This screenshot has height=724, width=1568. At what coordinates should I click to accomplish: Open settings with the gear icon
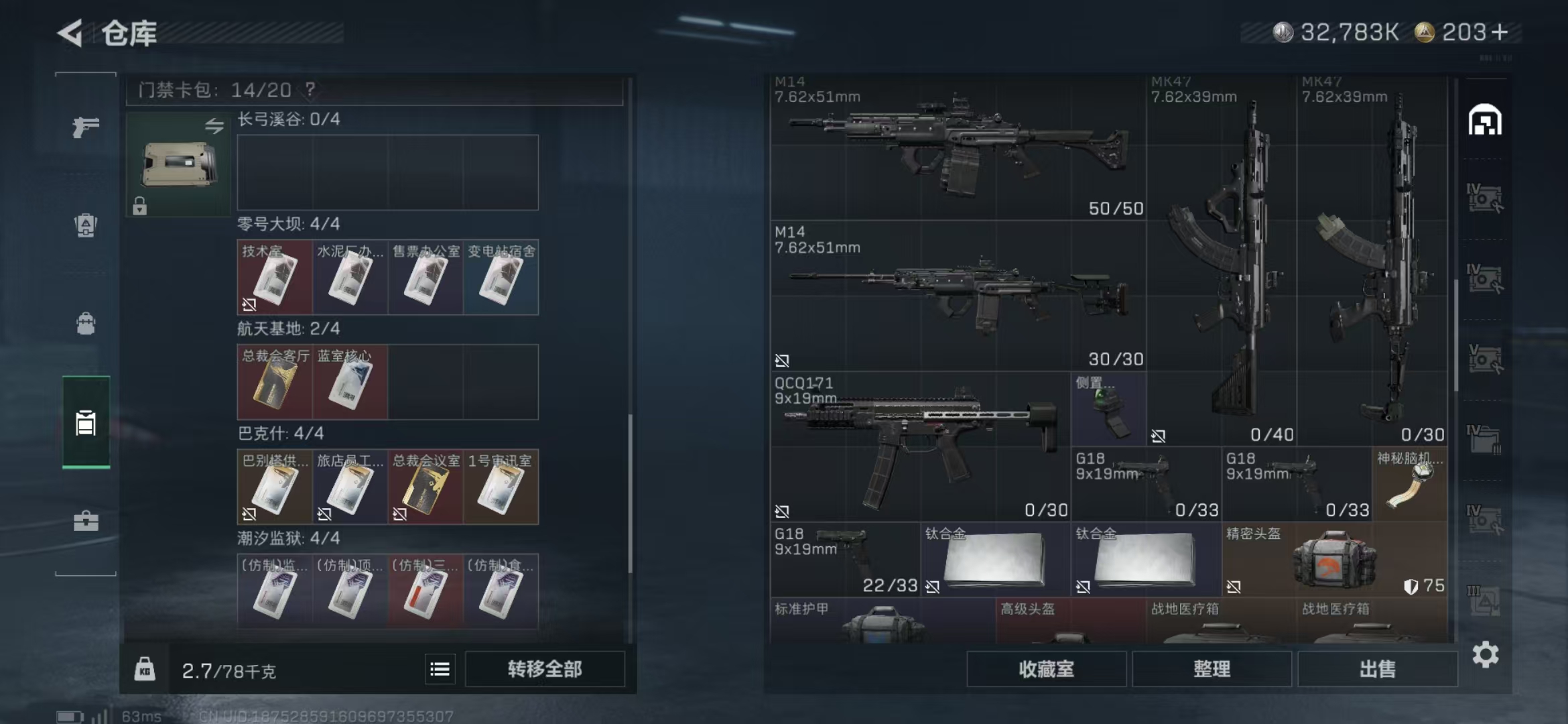(1485, 654)
